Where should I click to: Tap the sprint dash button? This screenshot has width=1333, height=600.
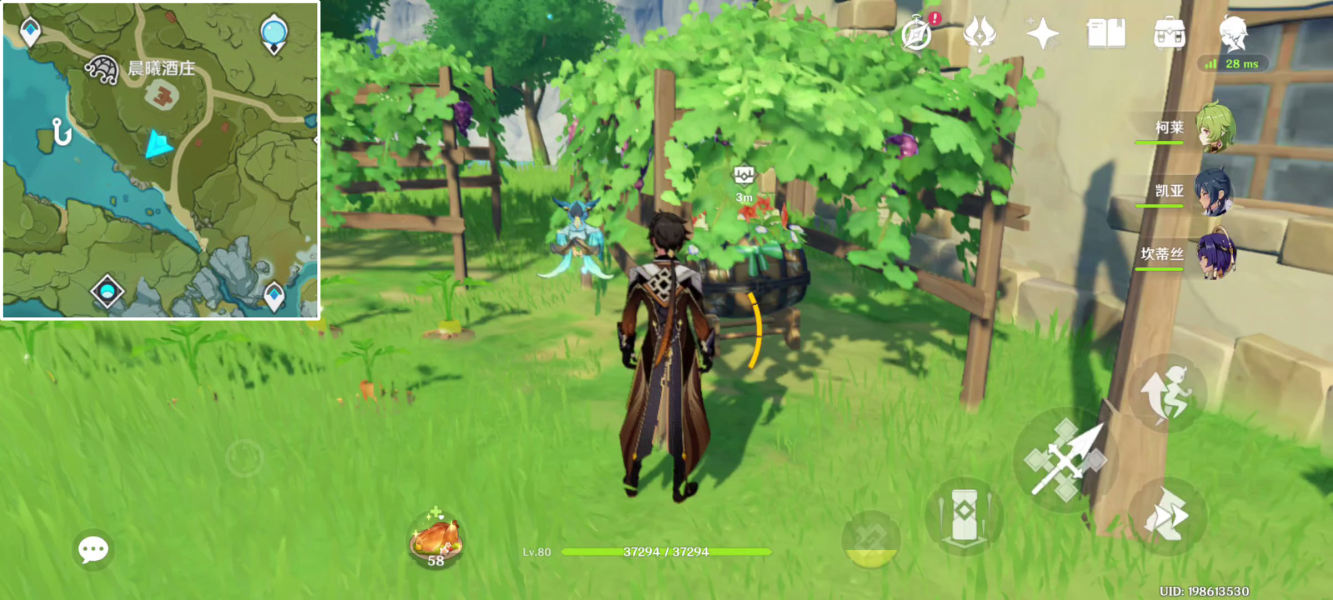click(x=1167, y=516)
